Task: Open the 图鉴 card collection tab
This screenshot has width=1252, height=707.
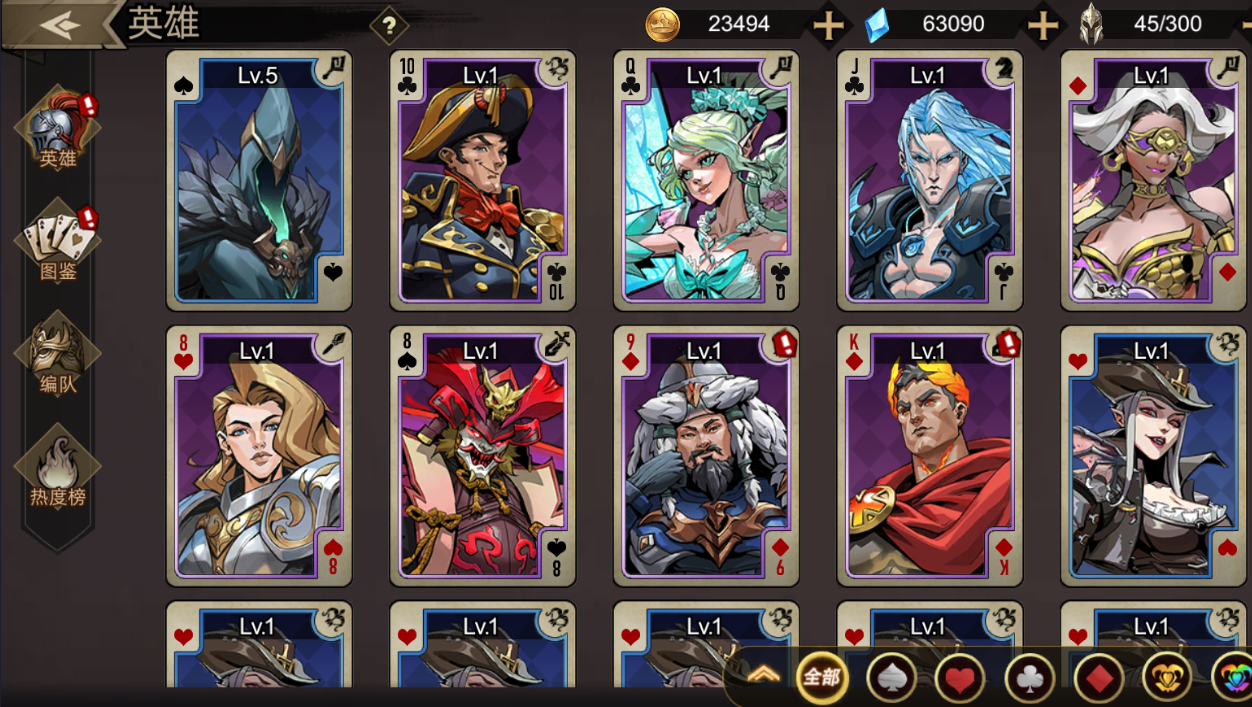Action: [x=57, y=244]
